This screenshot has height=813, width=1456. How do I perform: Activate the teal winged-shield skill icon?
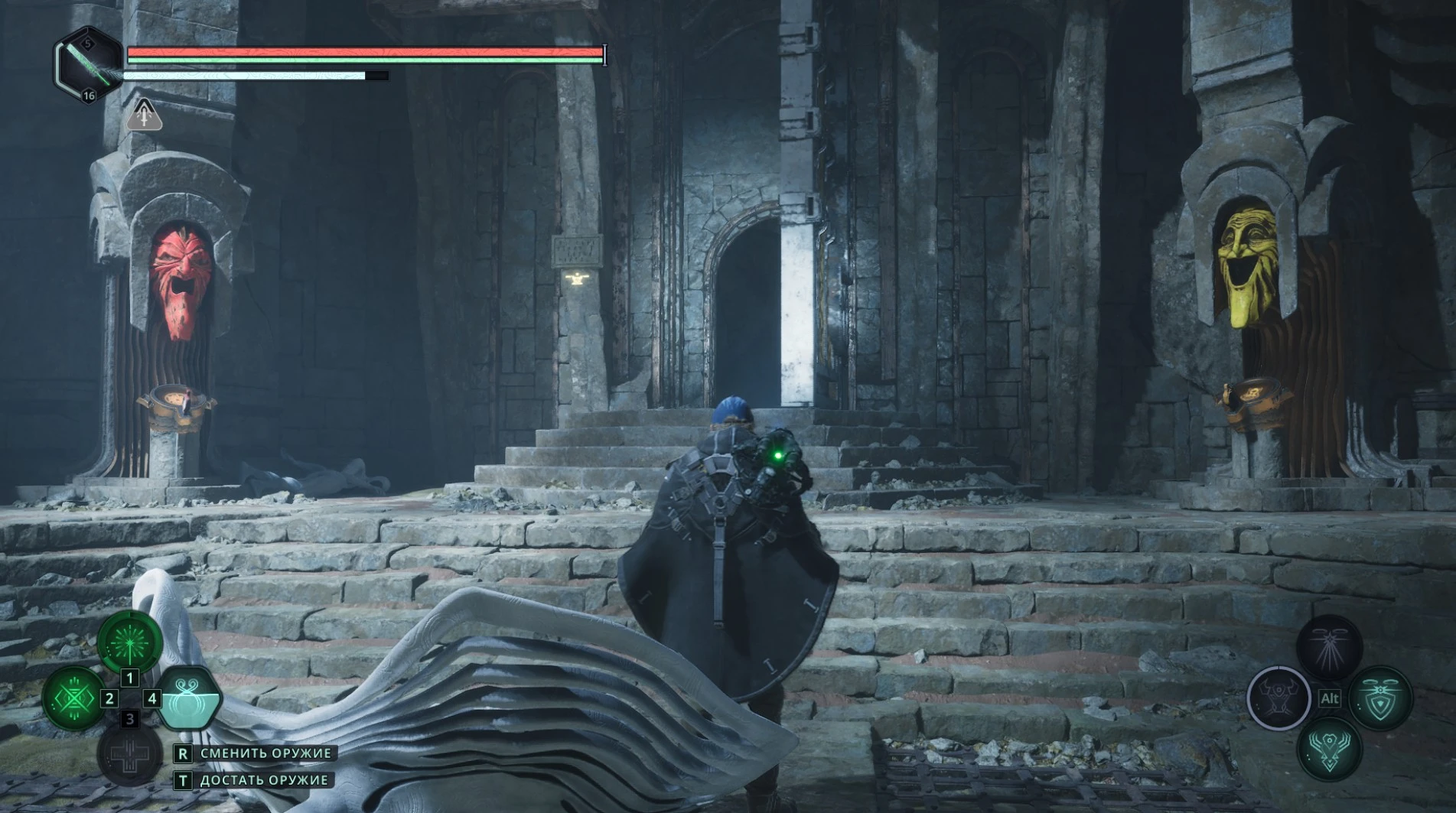tap(1380, 698)
